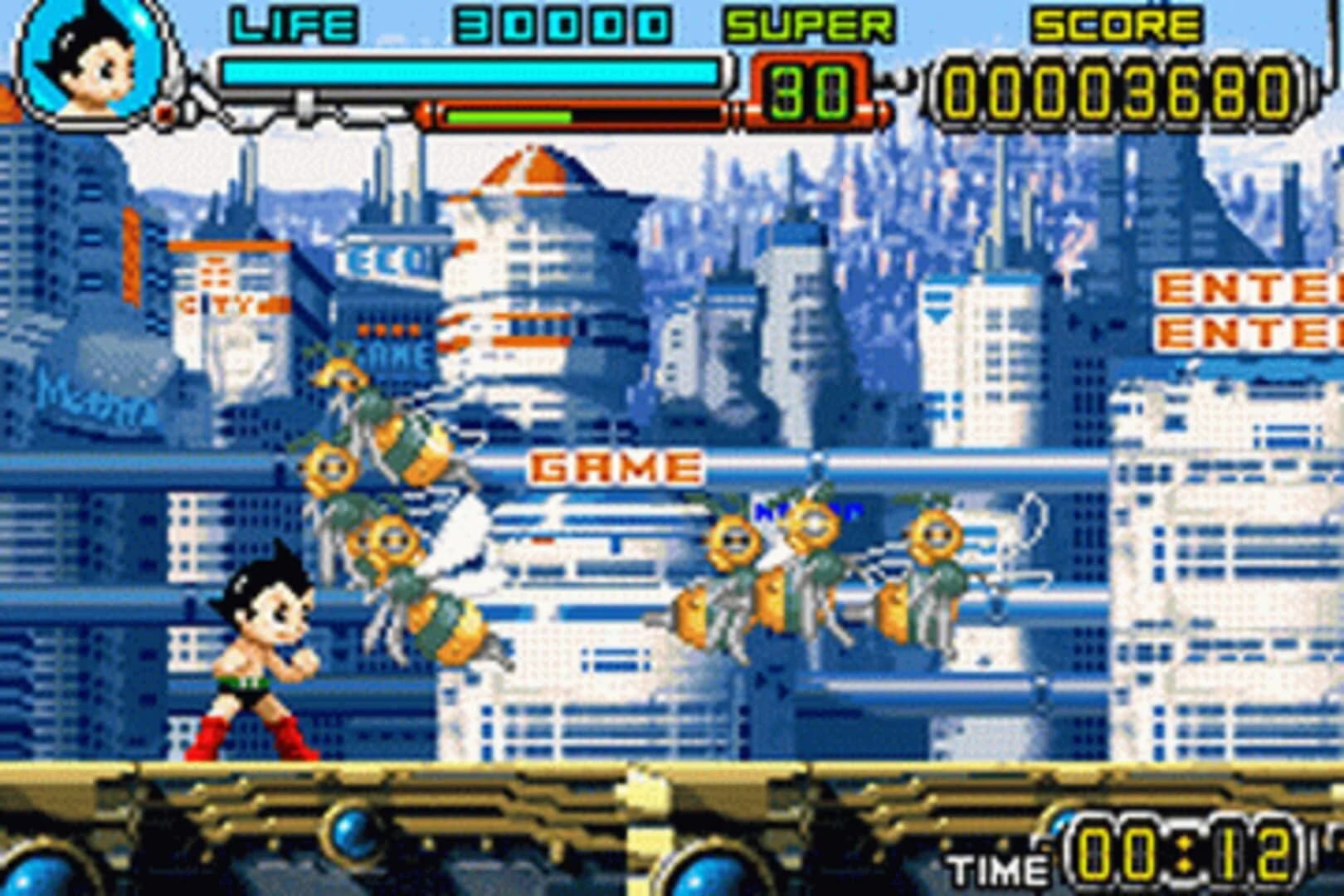The image size is (1344, 896).
Task: Click the green charge bar under the life meter
Action: point(506,116)
